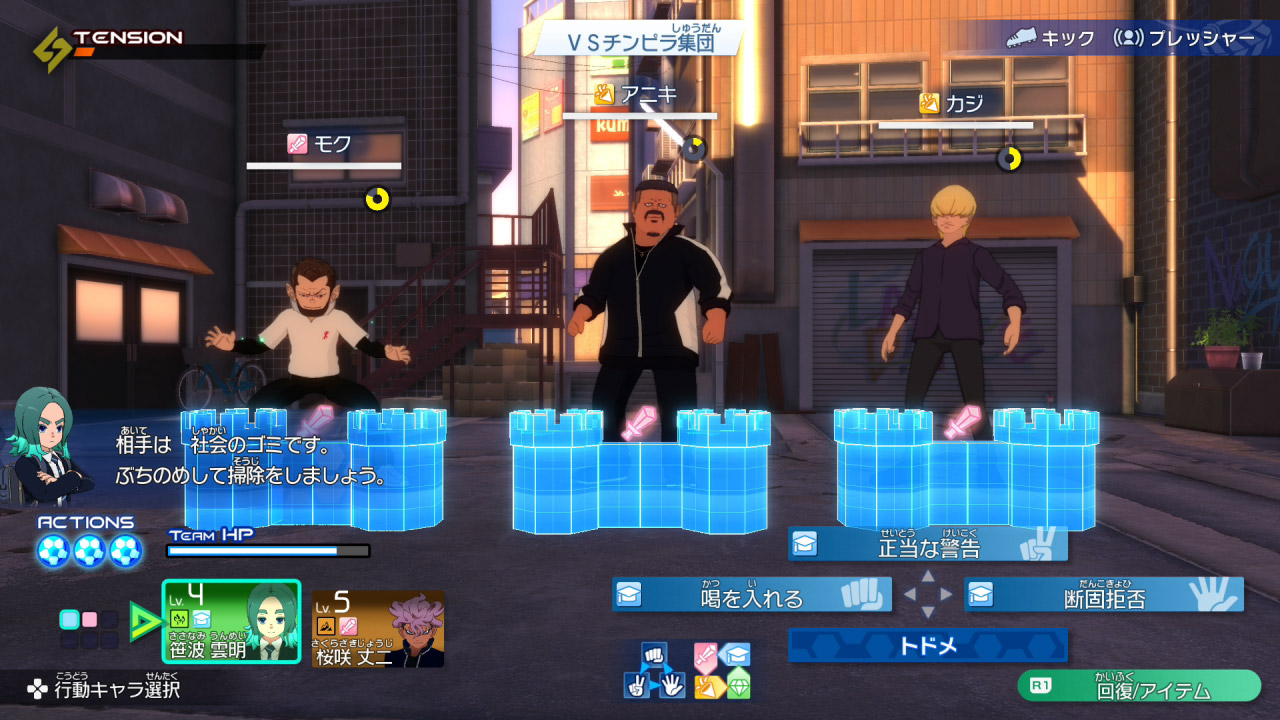Viewport: 1280px width, 720px height.
Task: Target enemy モク name tag
Action: tap(321, 144)
